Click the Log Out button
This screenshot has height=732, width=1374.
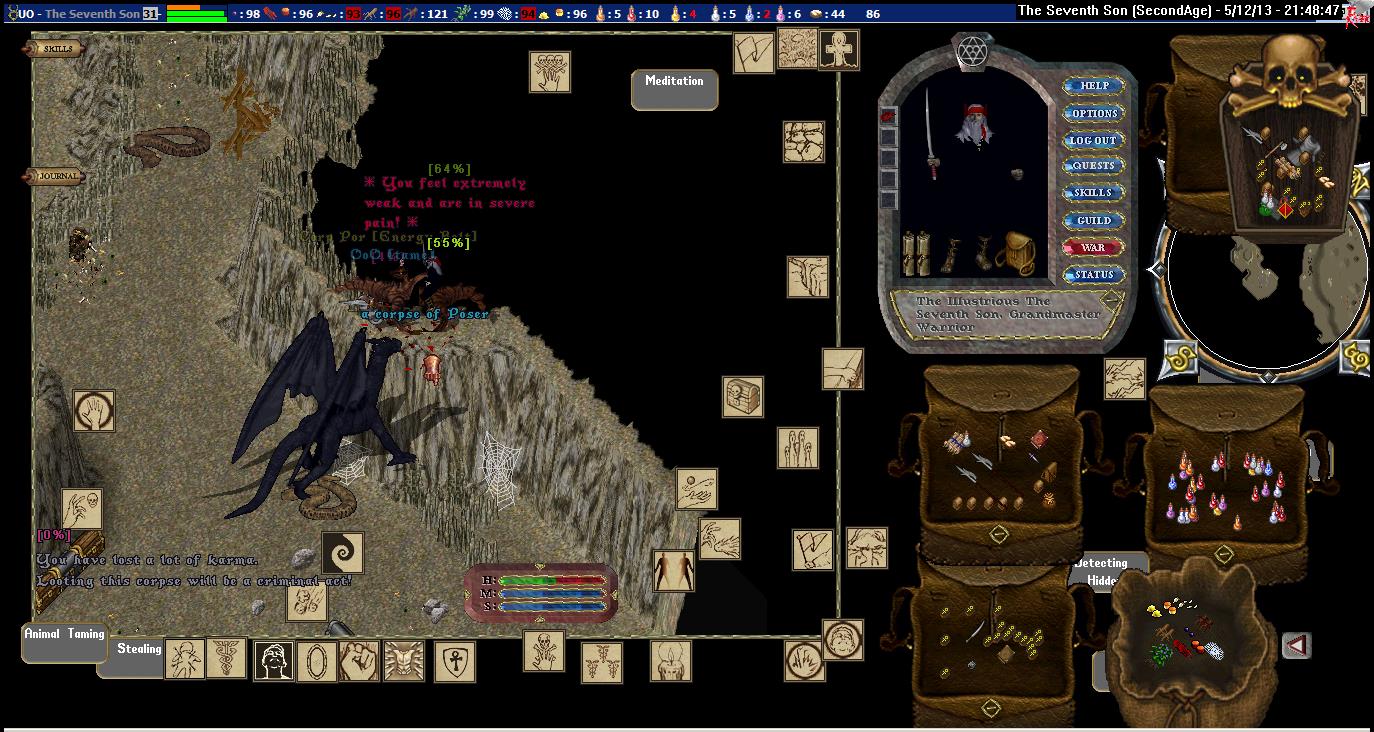click(x=1093, y=140)
